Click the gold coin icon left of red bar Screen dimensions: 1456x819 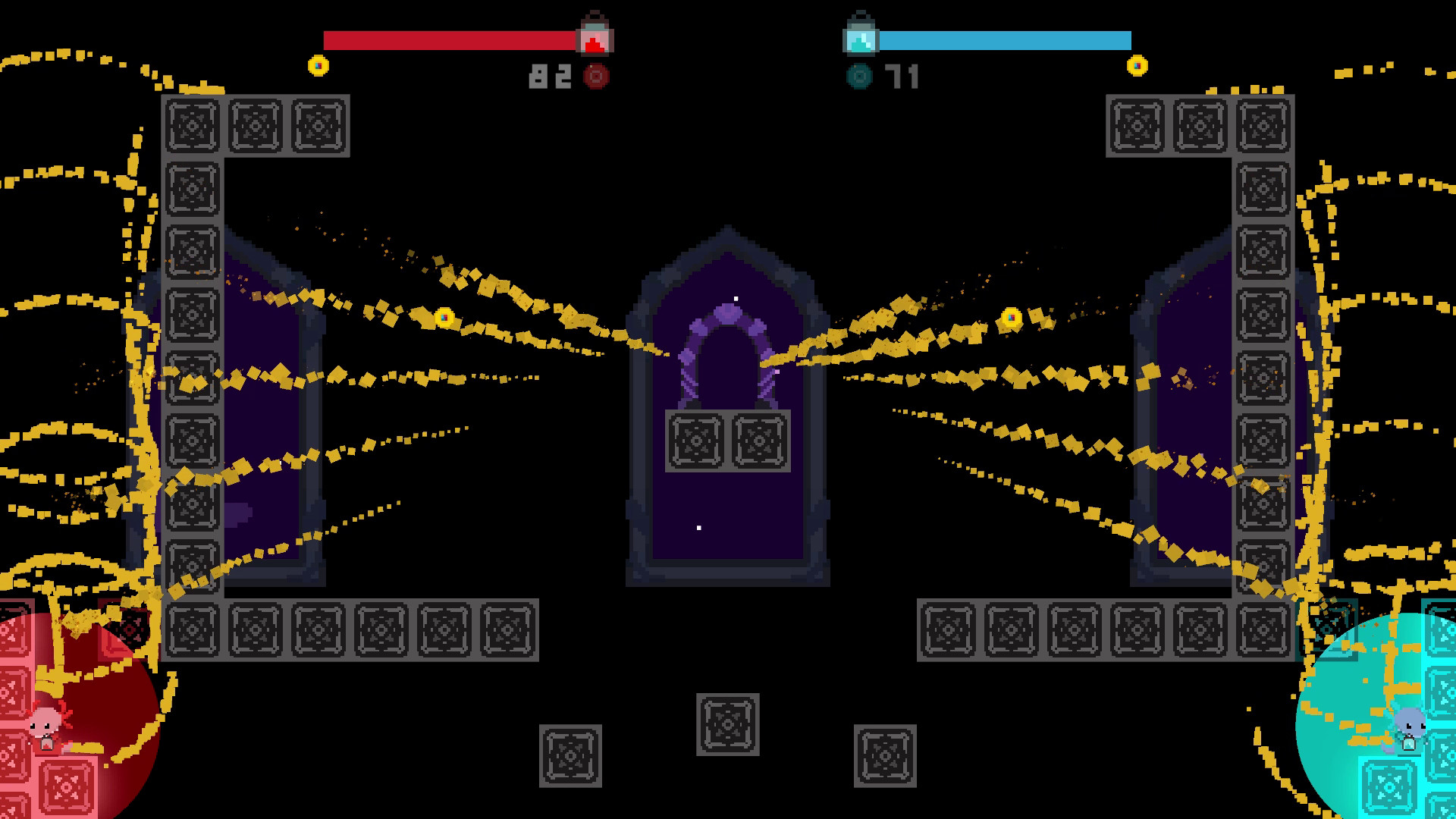[317, 65]
